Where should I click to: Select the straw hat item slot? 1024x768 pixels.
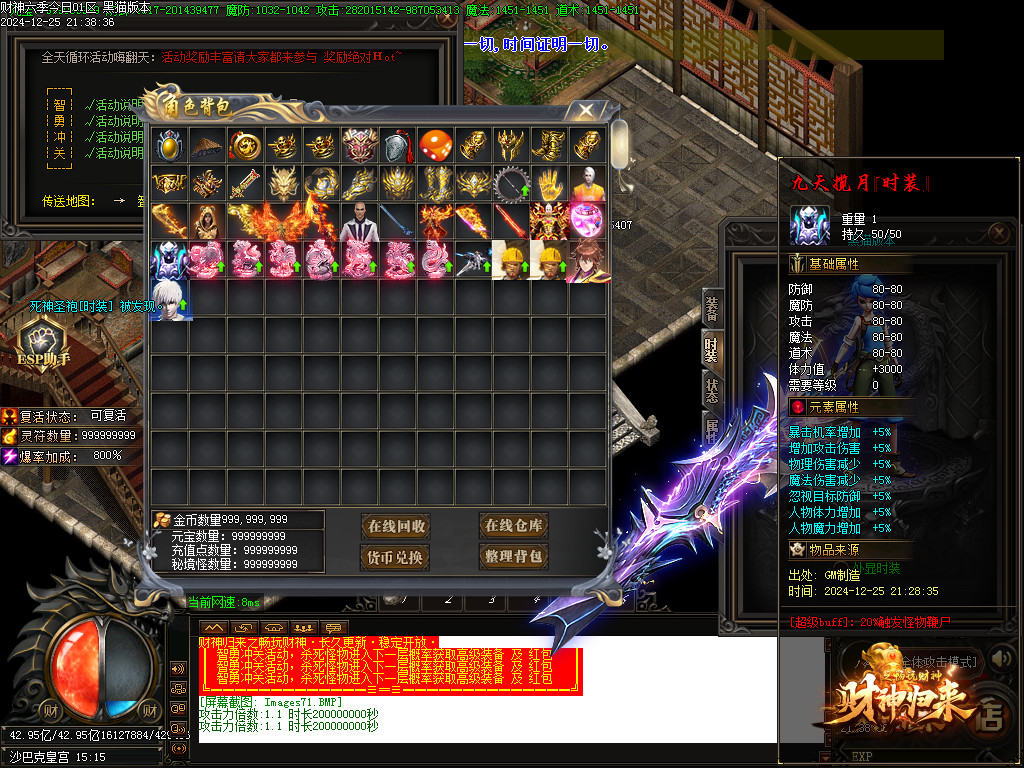(x=207, y=146)
